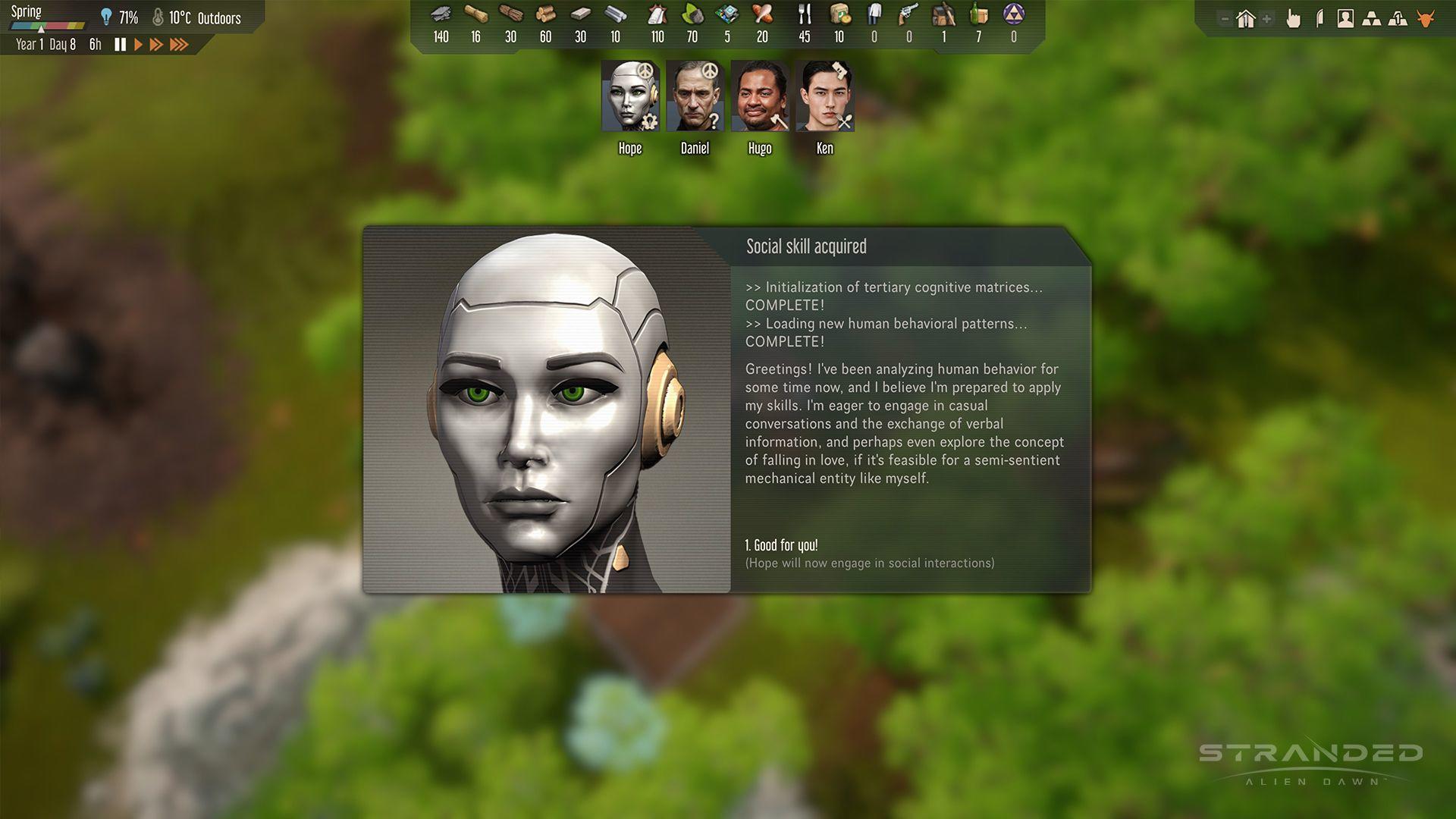Viewport: 1456px width, 819px height.
Task: Set game speed to double arrow fast
Action: pyautogui.click(x=156, y=45)
